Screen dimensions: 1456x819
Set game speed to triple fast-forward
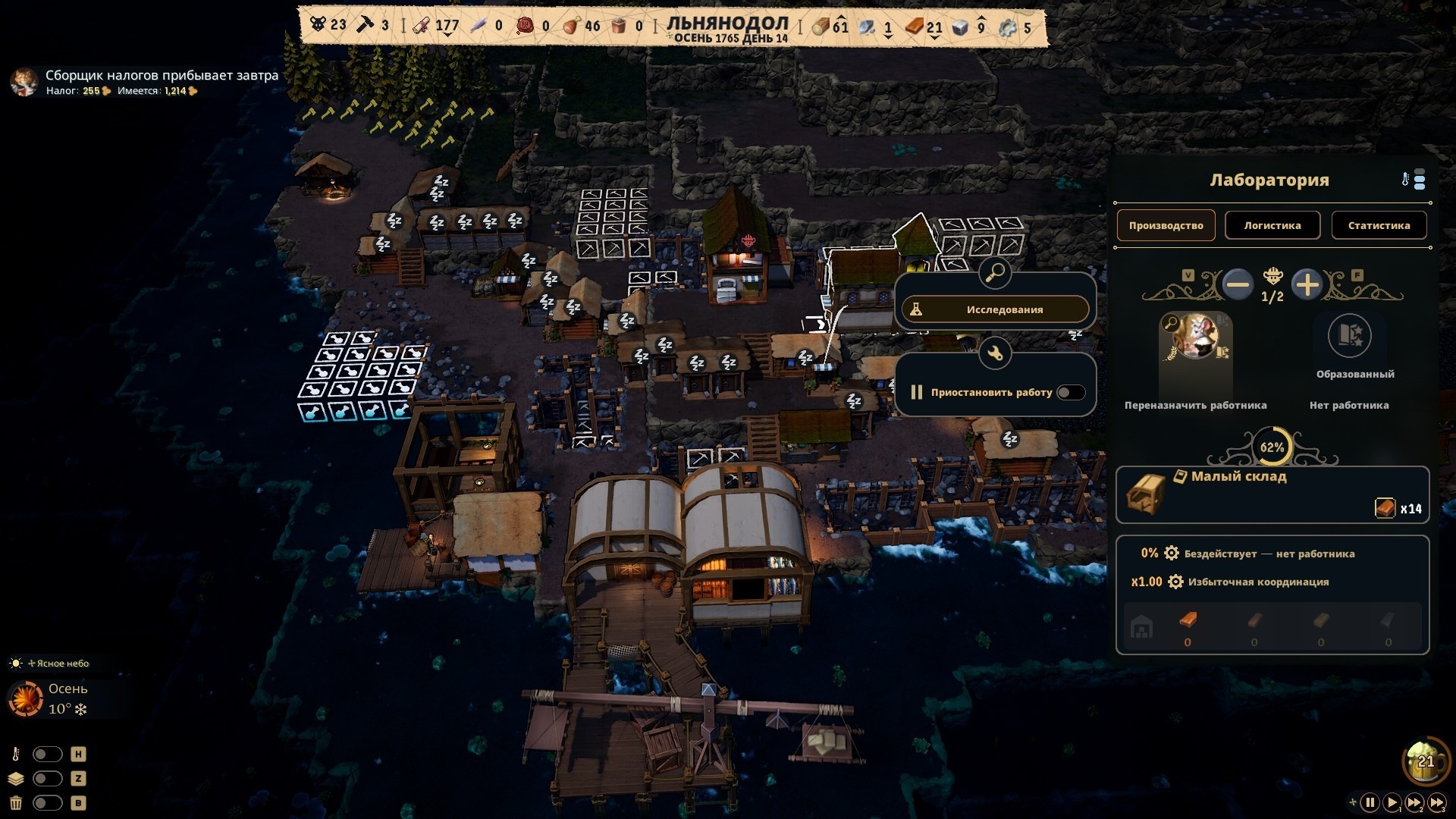click(1437, 802)
